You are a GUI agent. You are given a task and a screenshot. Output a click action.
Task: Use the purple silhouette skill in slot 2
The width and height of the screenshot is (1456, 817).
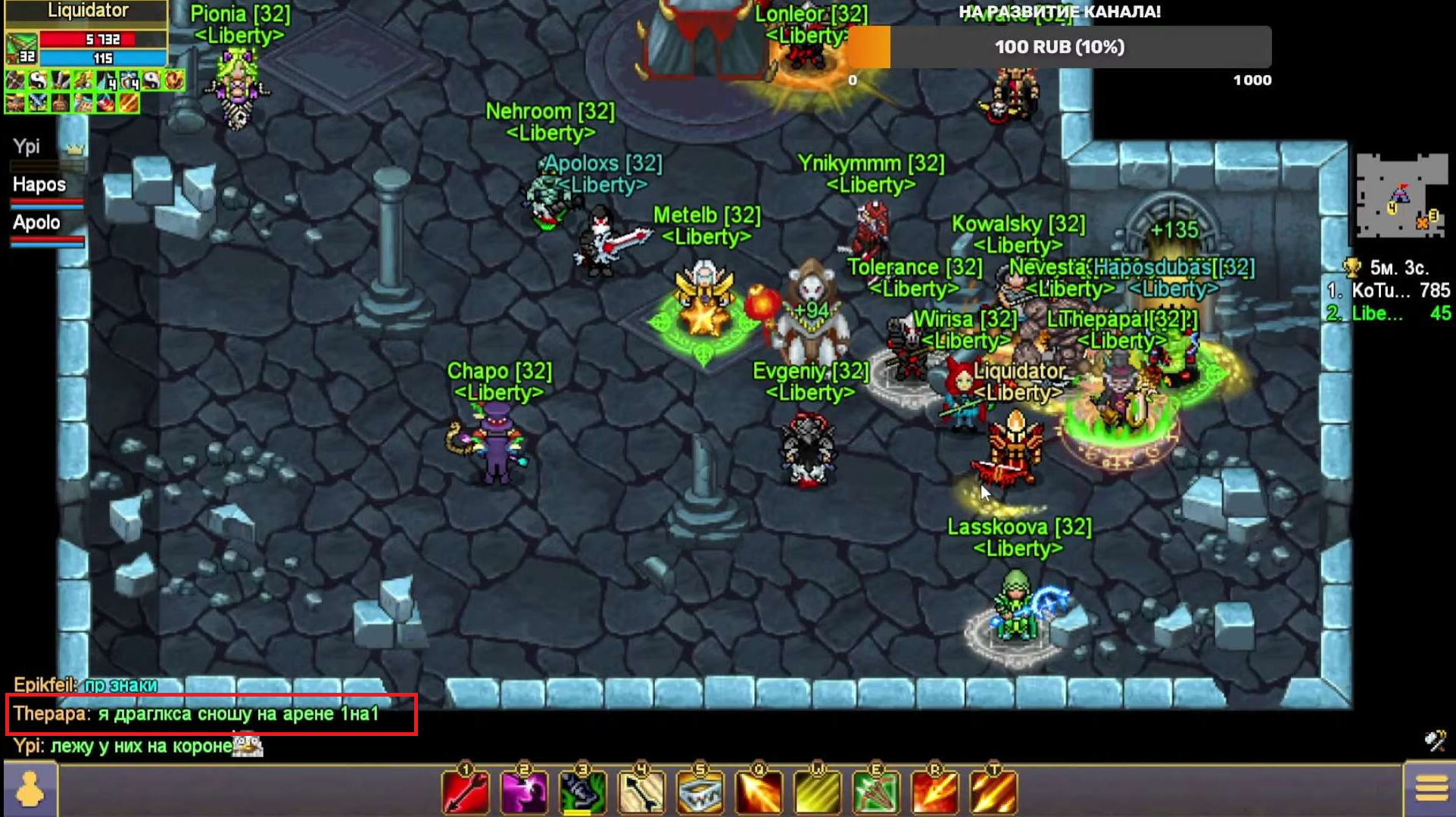click(x=524, y=792)
